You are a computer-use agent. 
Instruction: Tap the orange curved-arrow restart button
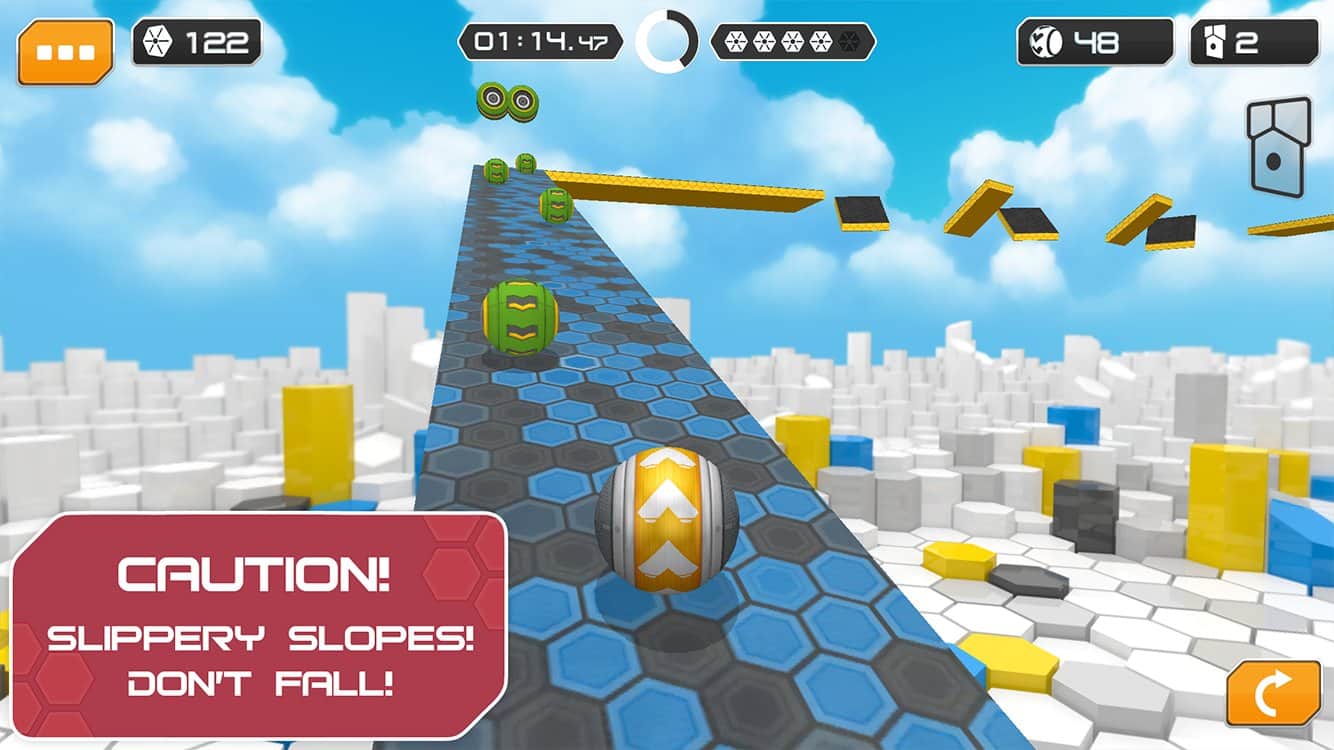coord(1273,693)
